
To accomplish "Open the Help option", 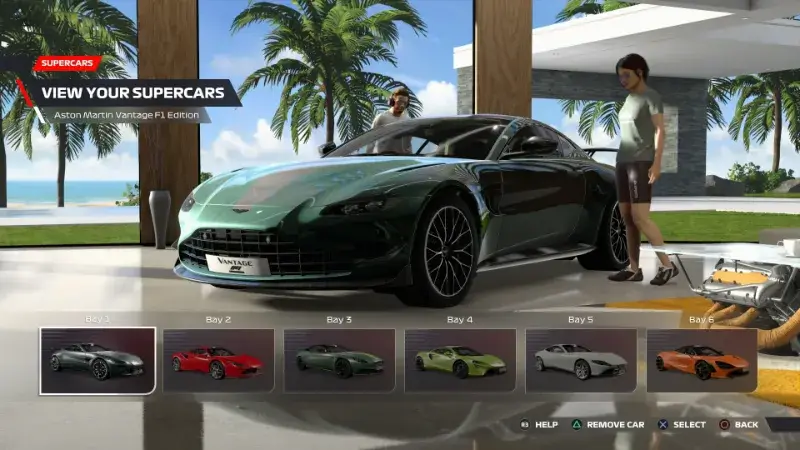I will pyautogui.click(x=538, y=425).
